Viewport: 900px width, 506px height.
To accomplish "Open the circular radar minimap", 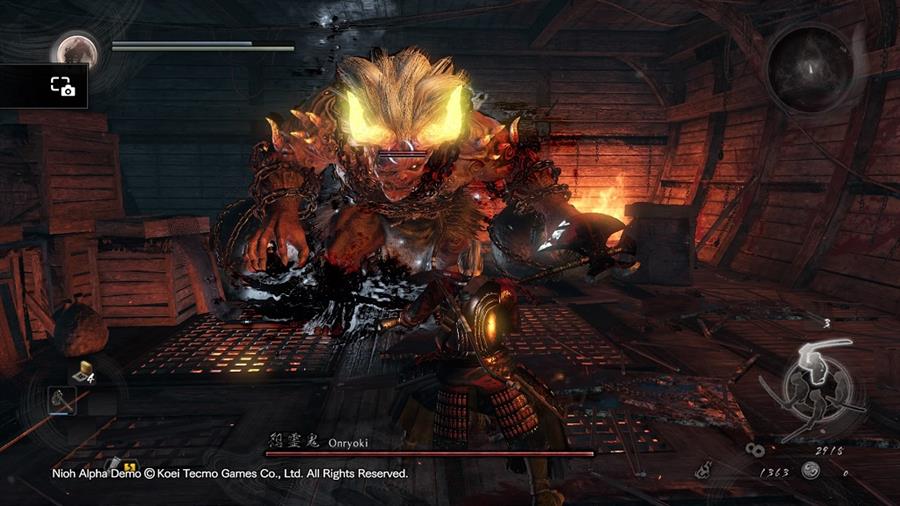I will [811, 68].
